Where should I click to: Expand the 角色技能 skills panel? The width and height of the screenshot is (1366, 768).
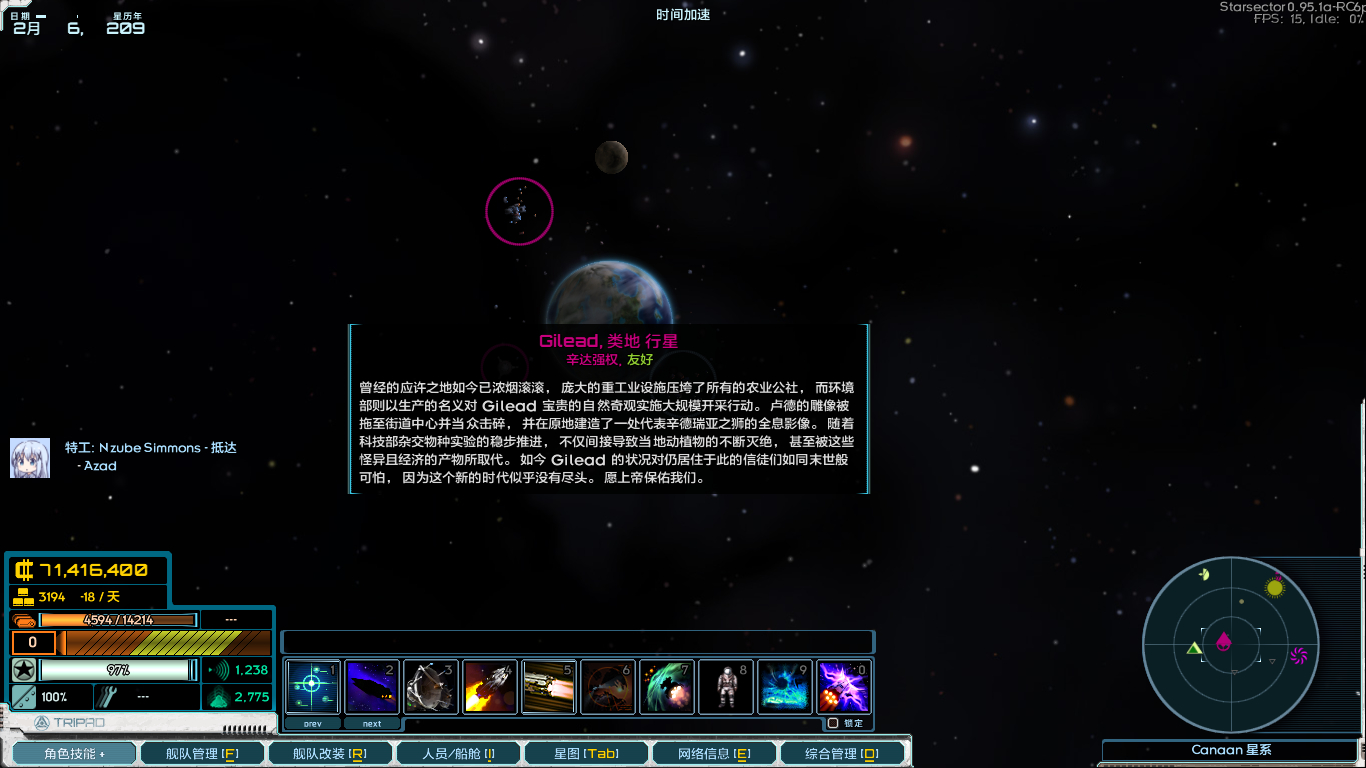(x=73, y=751)
